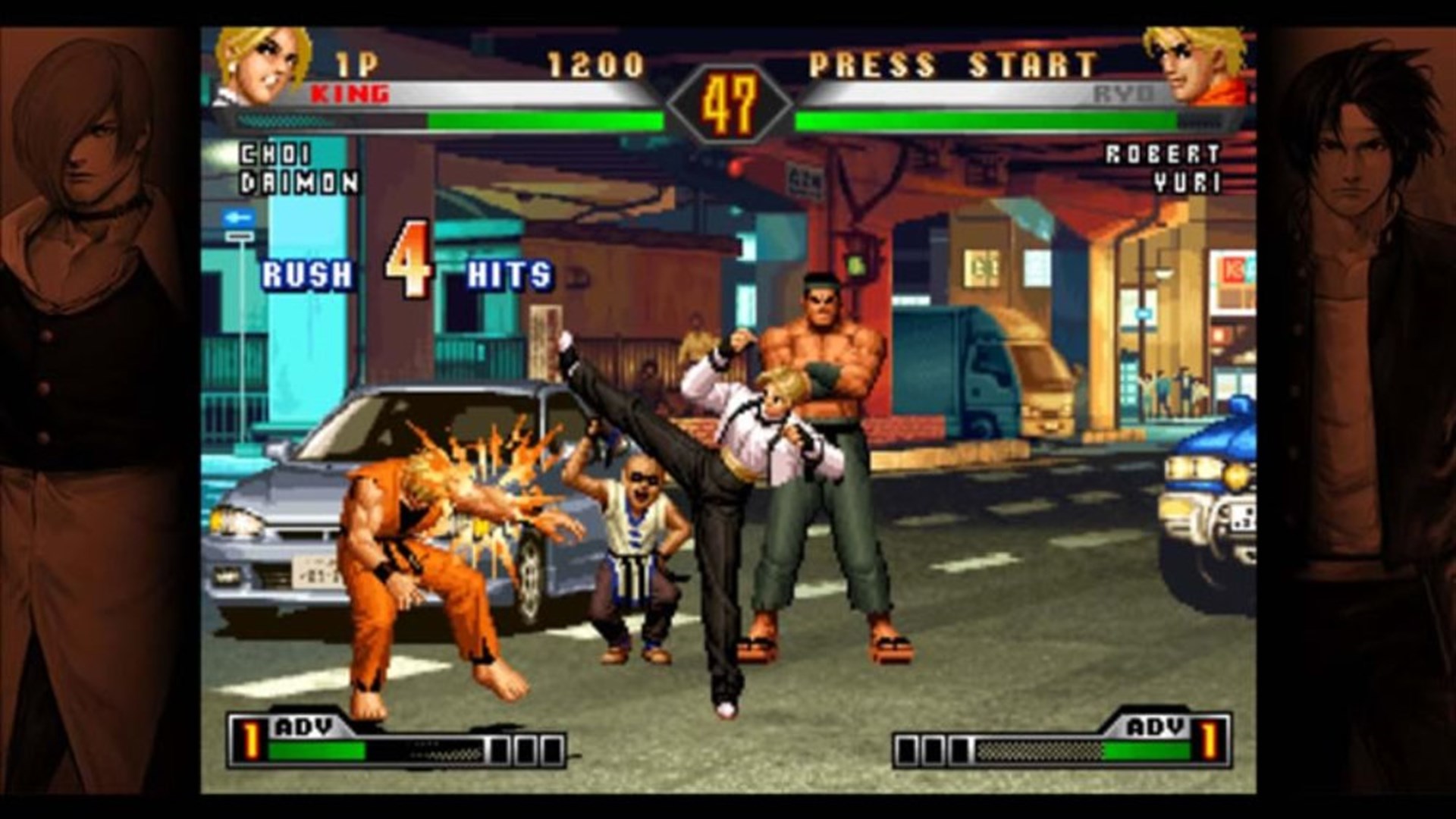Toggle the DAIMON reserve teammate entry
The image size is (1456, 819).
[x=297, y=182]
